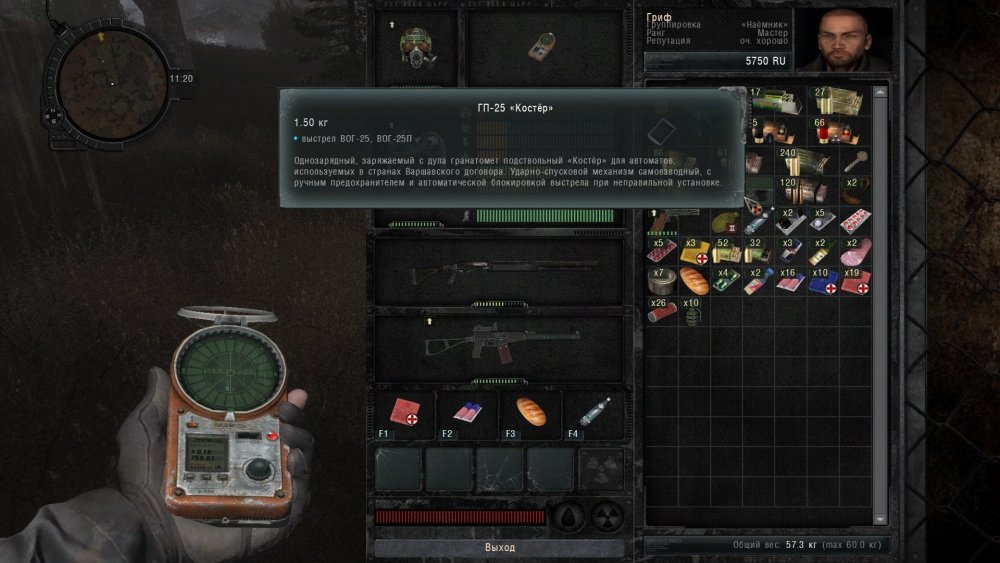The height and width of the screenshot is (563, 1000).
Task: Choose the x19 red medkit stack
Action: click(x=855, y=281)
